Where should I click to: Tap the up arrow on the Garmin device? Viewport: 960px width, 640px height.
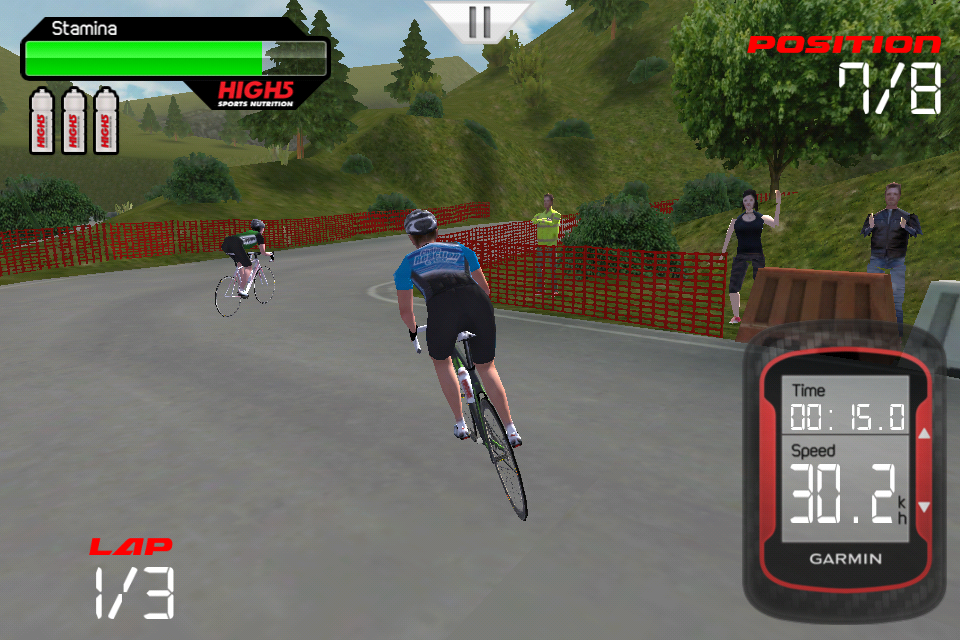pyautogui.click(x=924, y=435)
